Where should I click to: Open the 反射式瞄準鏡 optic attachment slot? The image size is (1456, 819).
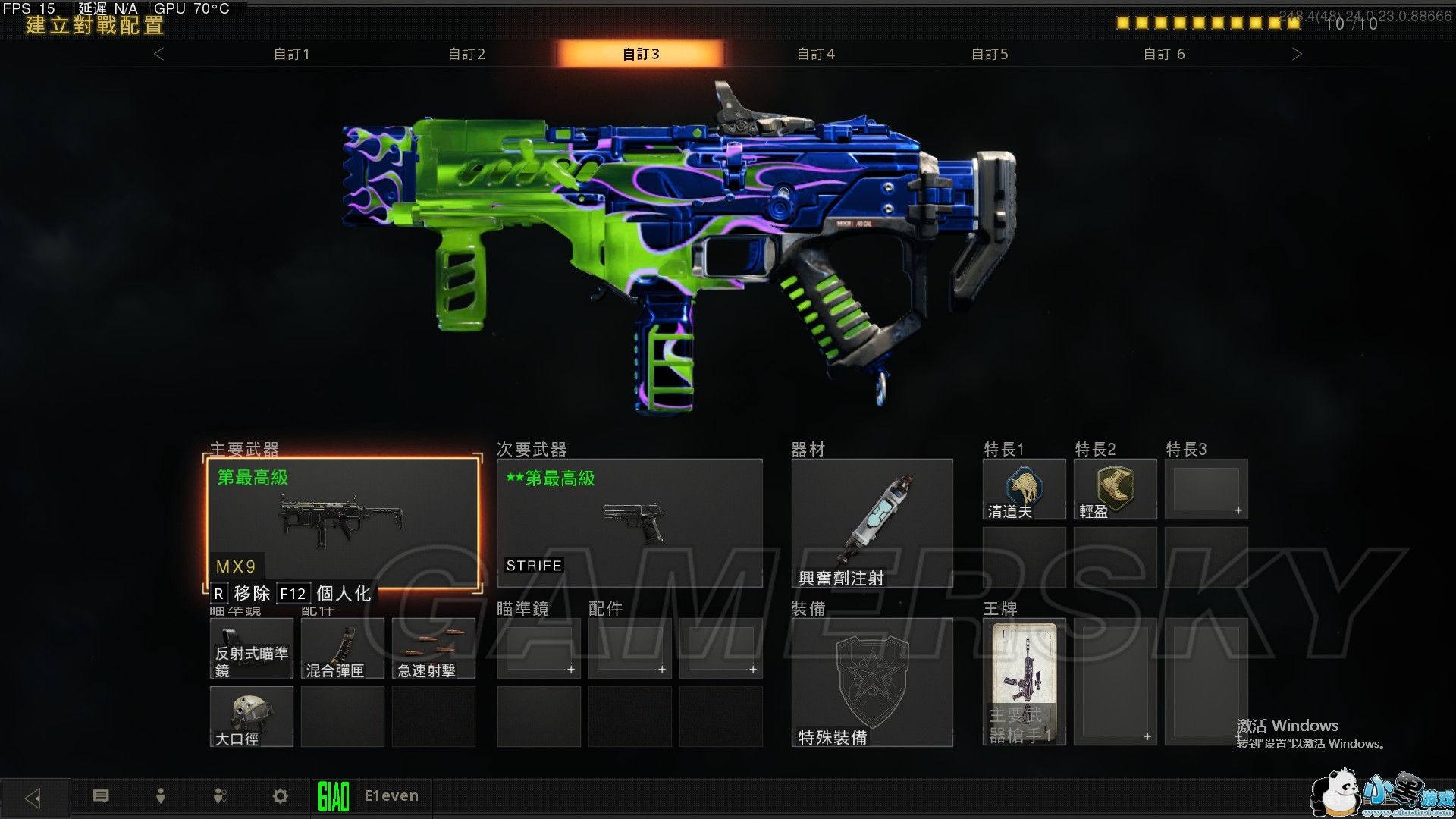(x=252, y=648)
